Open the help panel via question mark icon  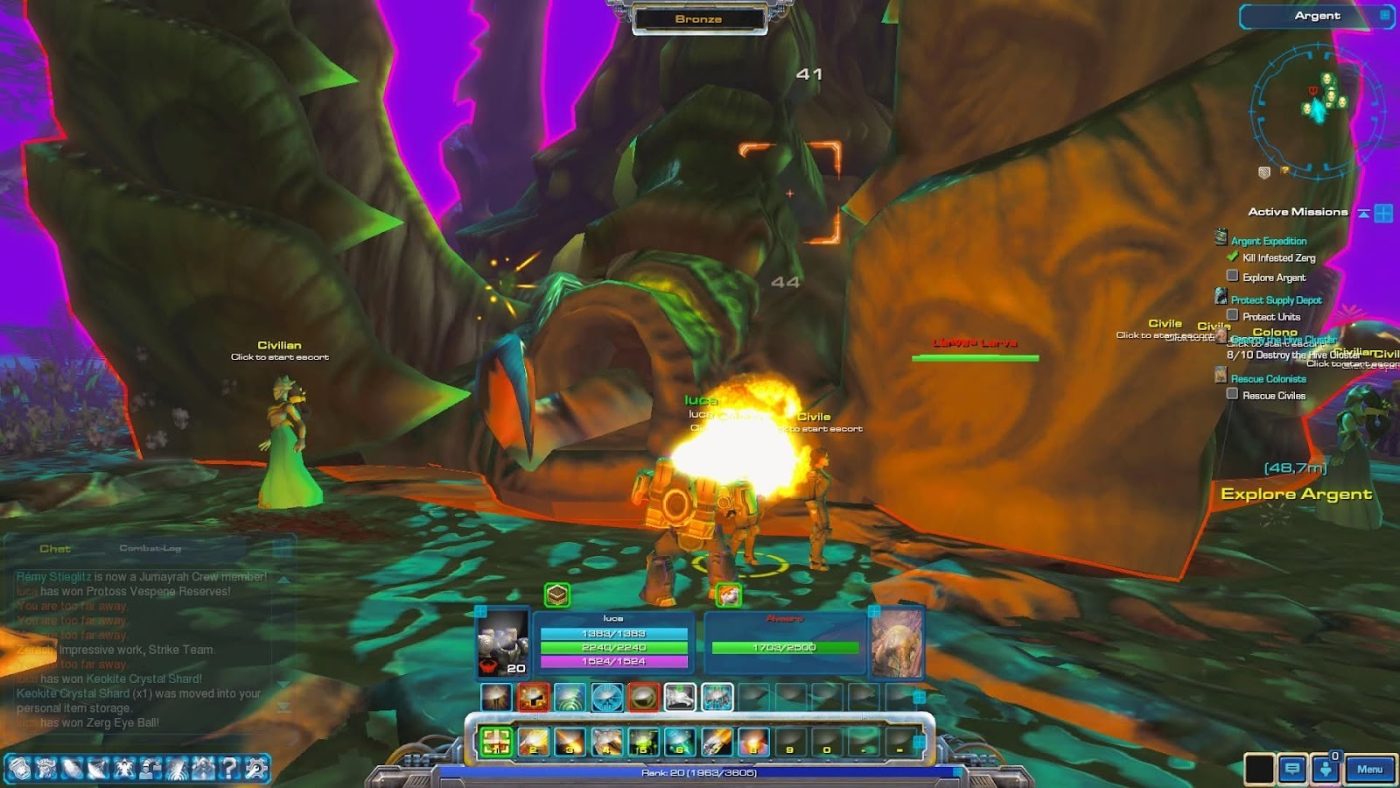coord(230,769)
